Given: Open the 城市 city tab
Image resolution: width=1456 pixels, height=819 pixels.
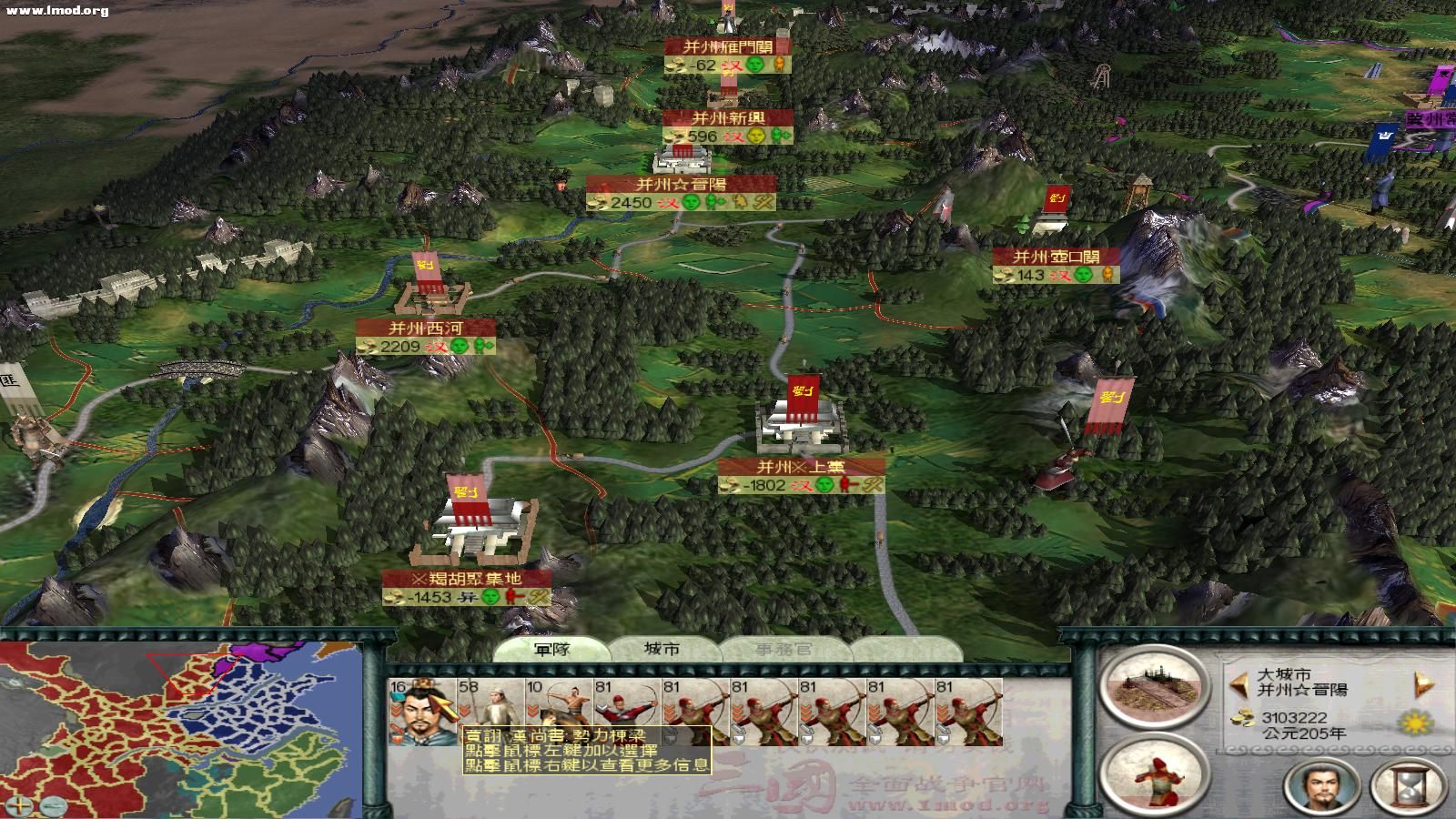Looking at the screenshot, I should [x=662, y=650].
